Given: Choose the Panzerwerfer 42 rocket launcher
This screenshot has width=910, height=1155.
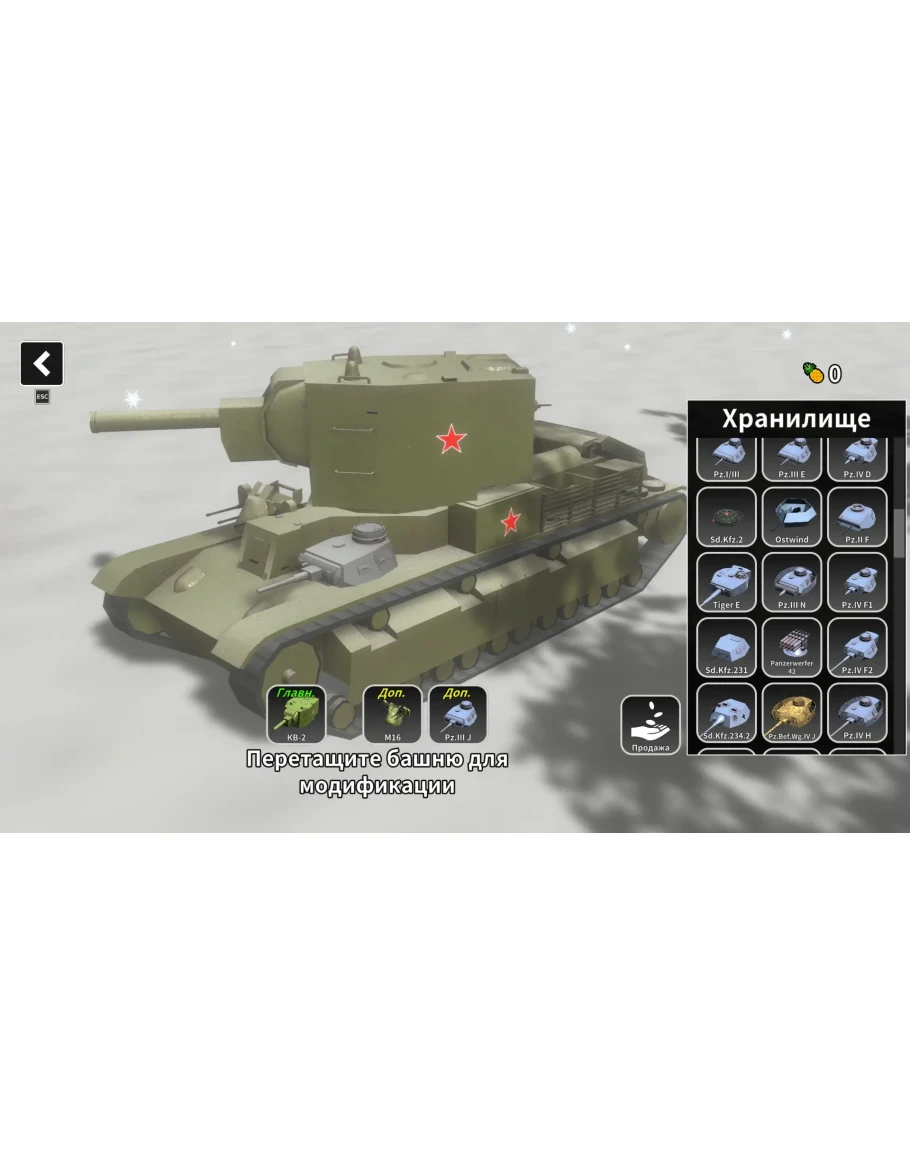Looking at the screenshot, I should (x=792, y=647).
